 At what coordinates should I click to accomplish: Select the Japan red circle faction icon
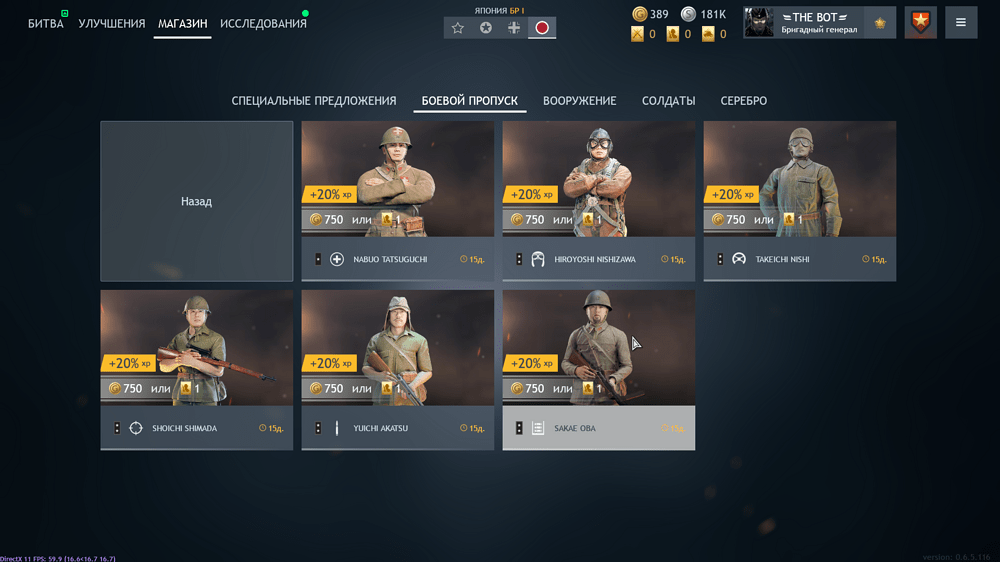(542, 28)
